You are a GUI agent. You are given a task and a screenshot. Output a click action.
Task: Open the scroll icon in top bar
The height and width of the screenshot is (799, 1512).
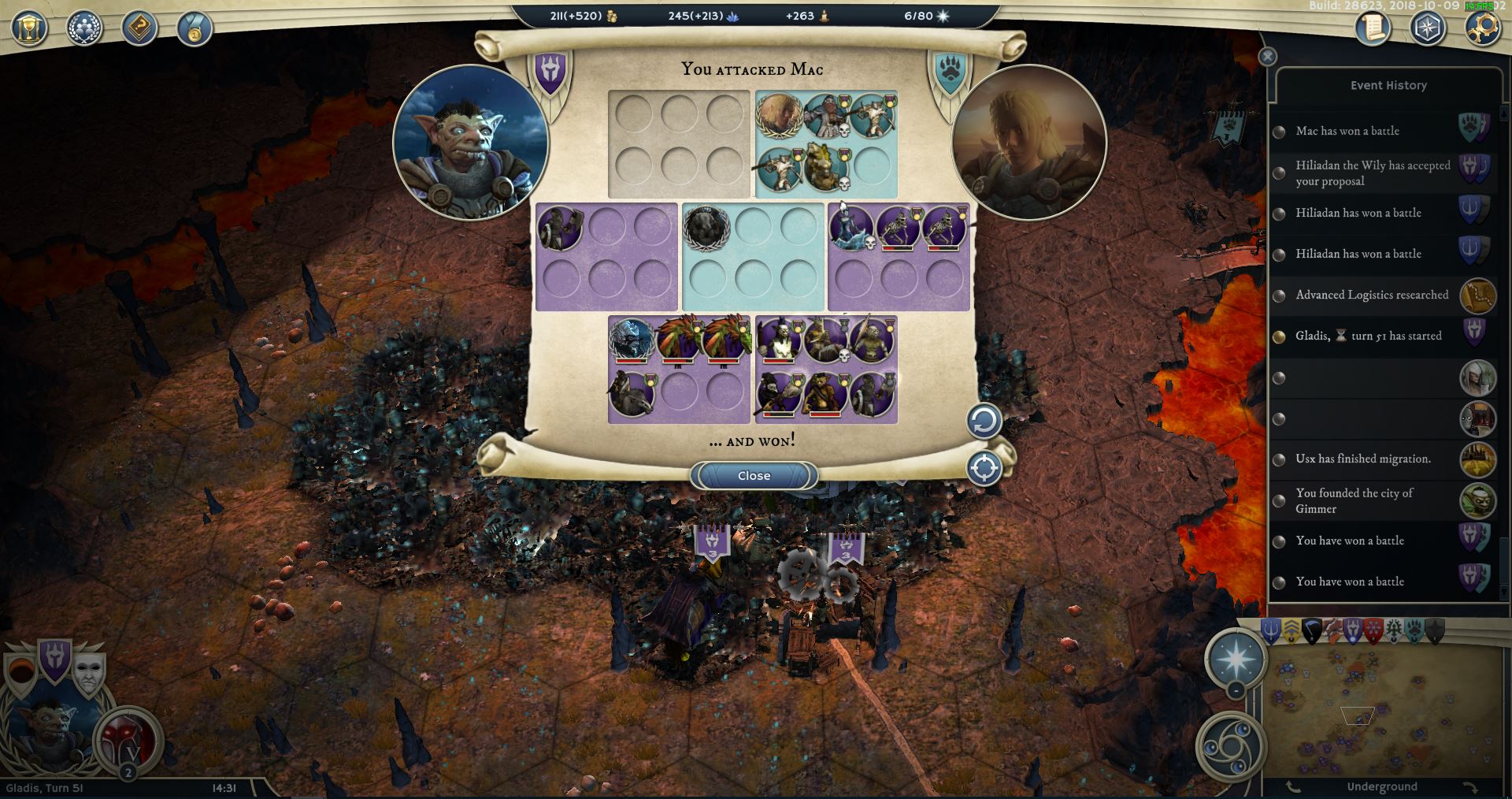pos(1373,29)
